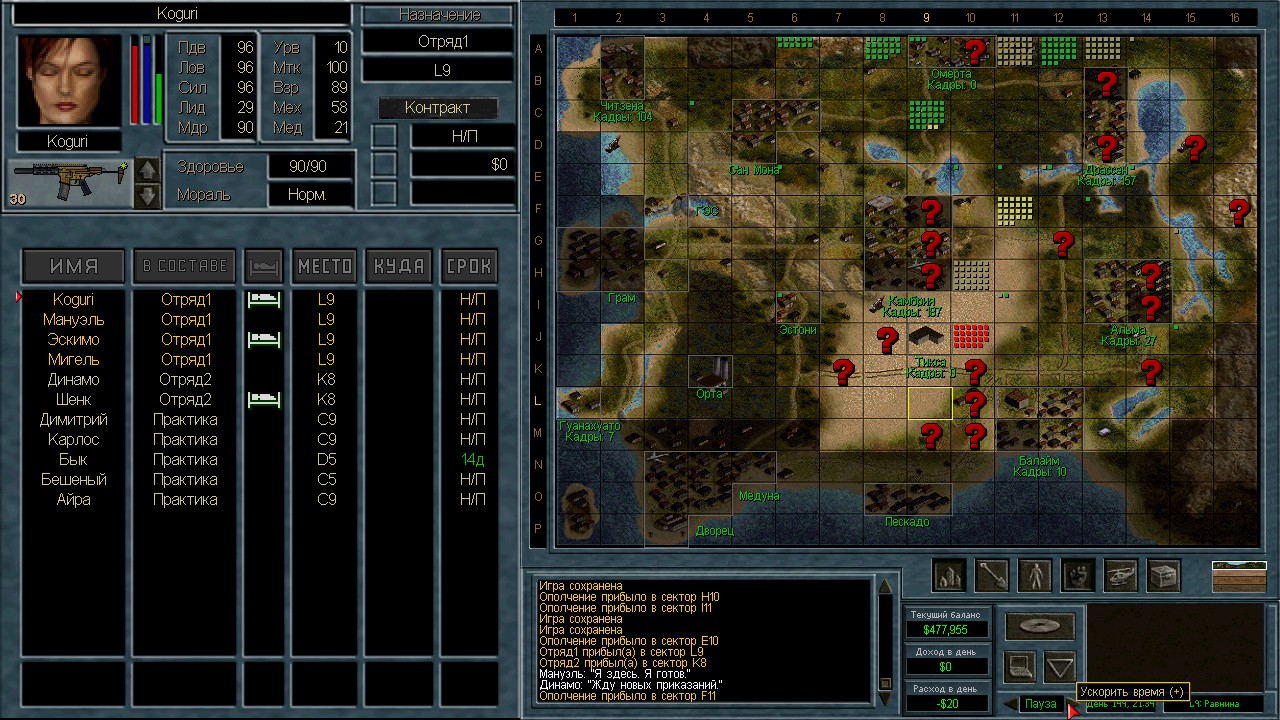Switch to the previous mercenary with the up arrow
Screen dimensions: 1280x720
147,170
